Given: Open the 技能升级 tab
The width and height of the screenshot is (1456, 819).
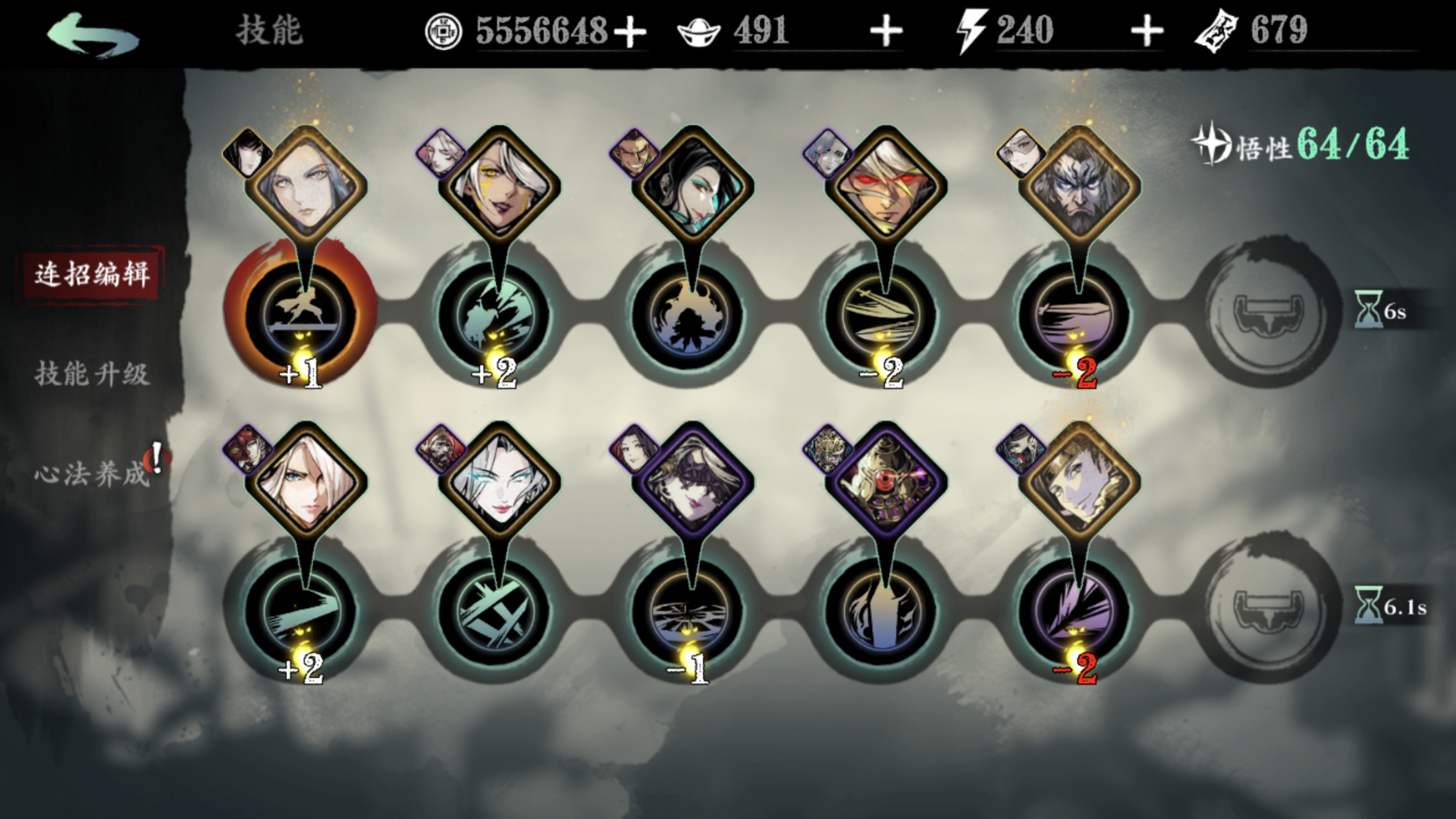Looking at the screenshot, I should point(92,374).
